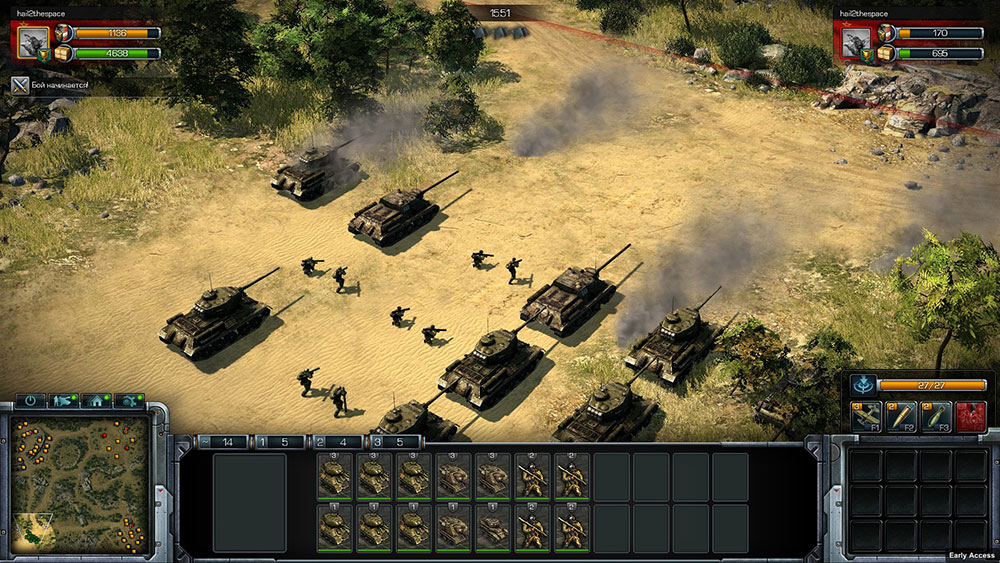The width and height of the screenshot is (1000, 563).
Task: Open the crossed swords battle notification
Action: coord(19,85)
